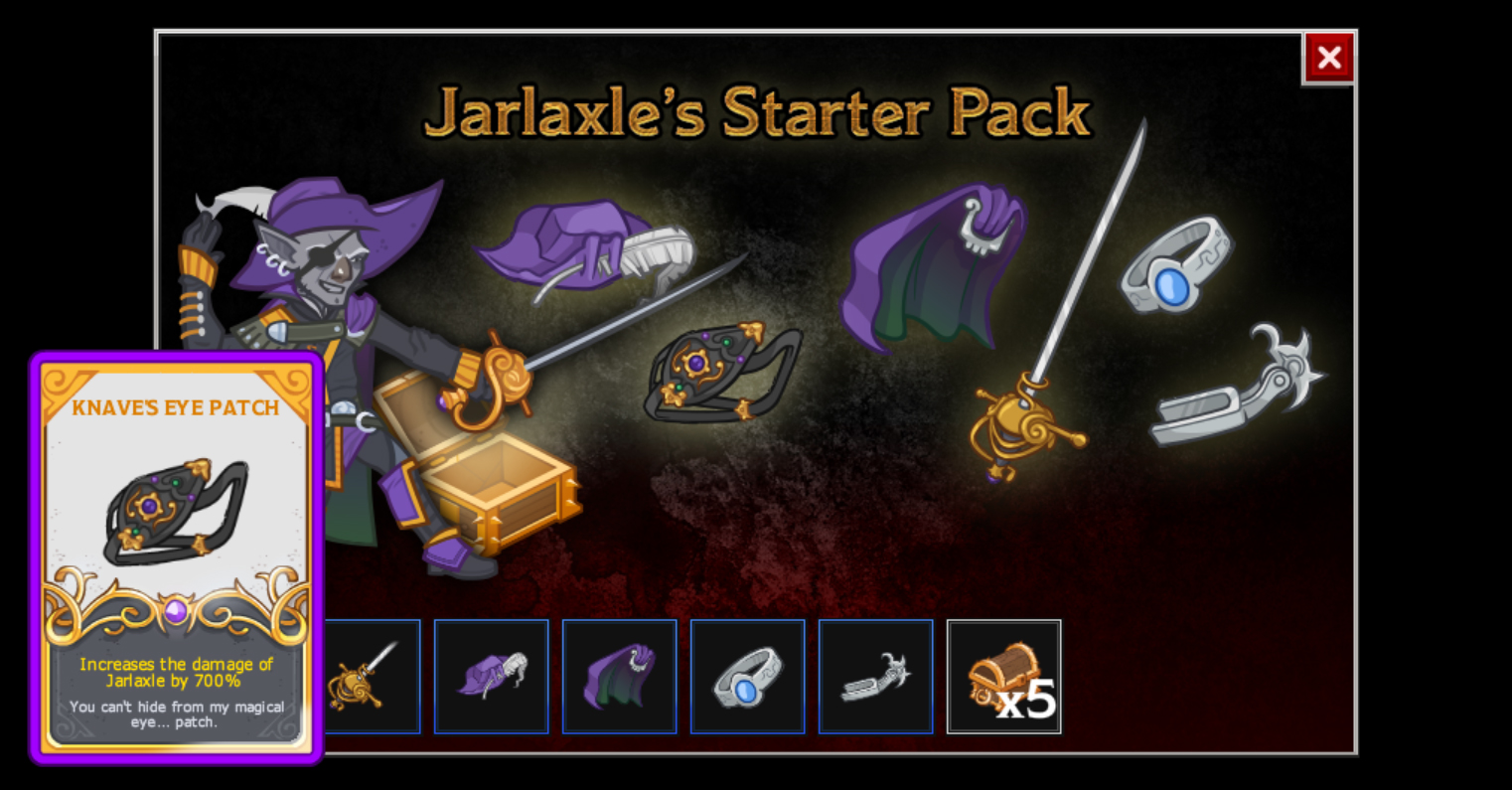Close the Jarlaxle's Starter Pack popup

coord(1329,57)
